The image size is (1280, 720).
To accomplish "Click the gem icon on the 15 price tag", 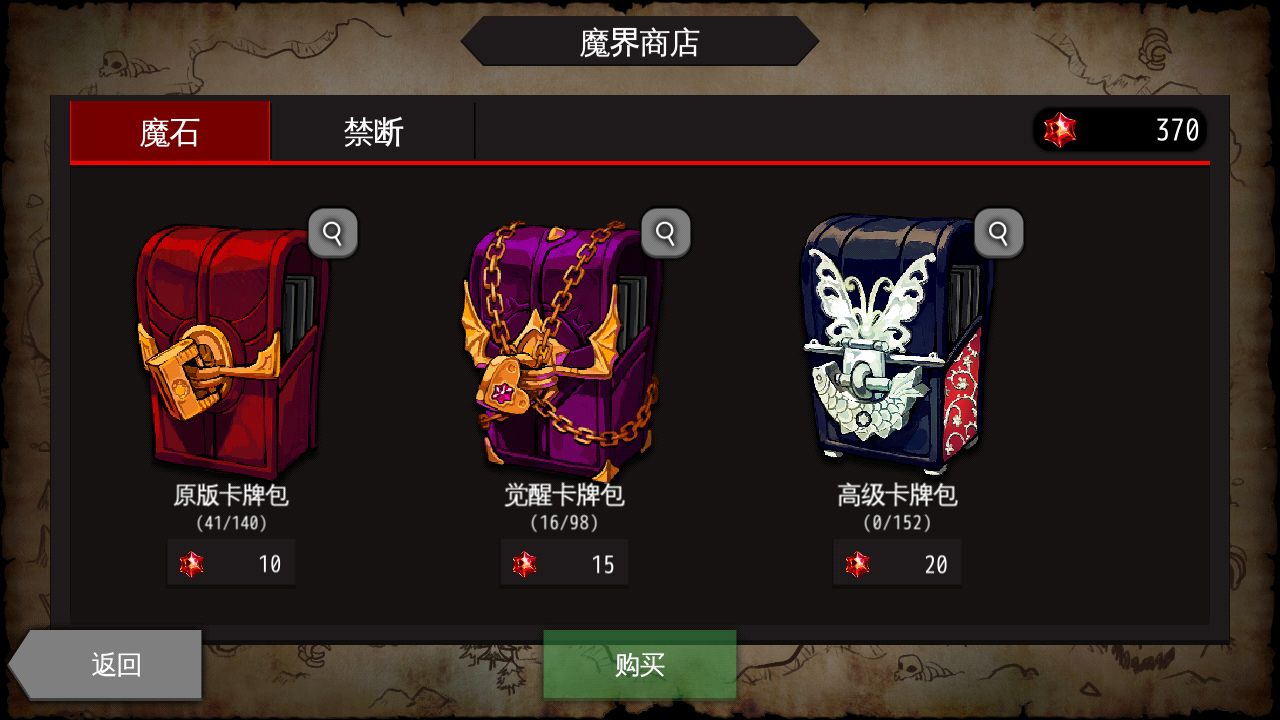I will point(526,563).
